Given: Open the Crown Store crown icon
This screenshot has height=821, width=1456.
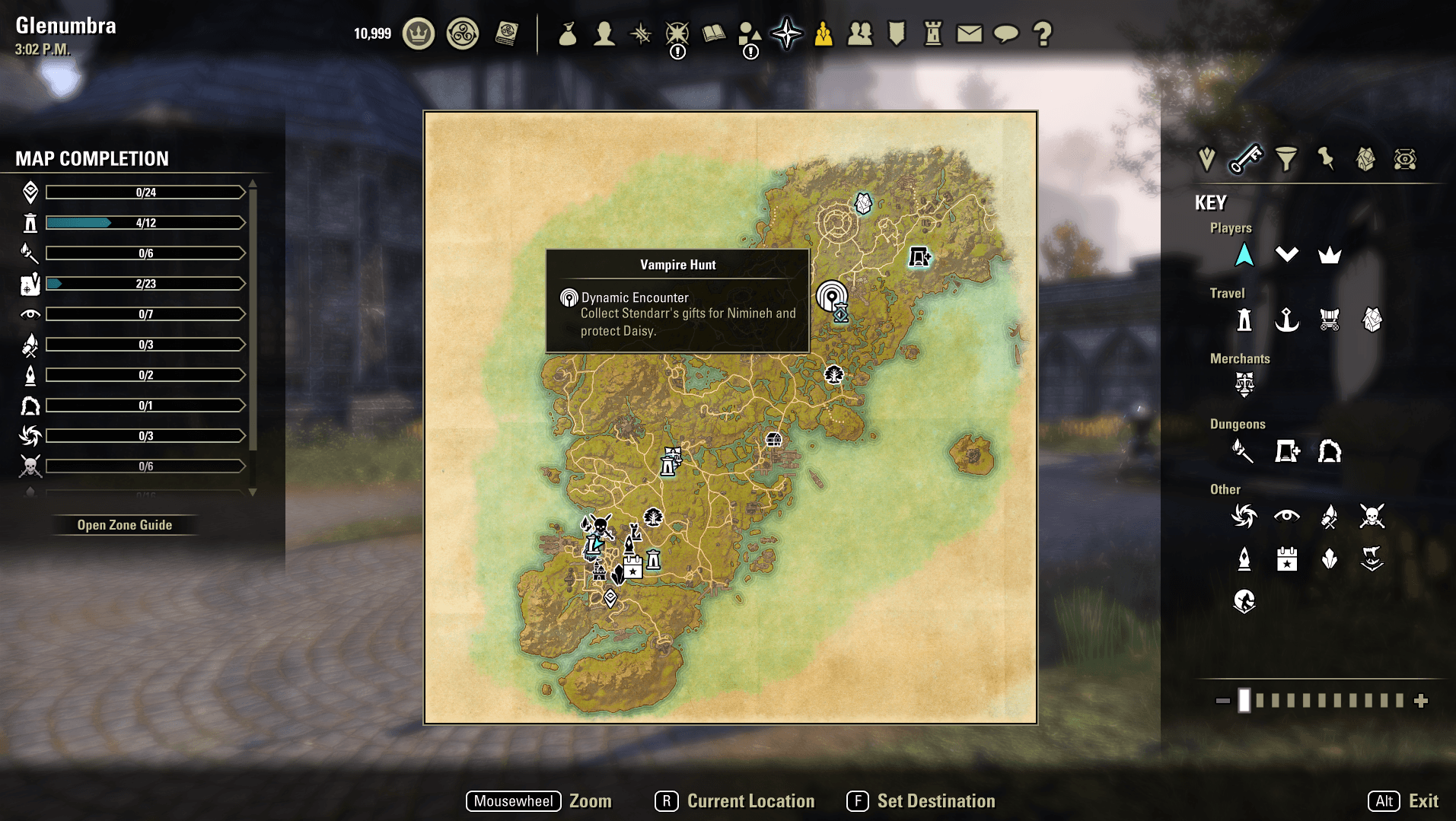Looking at the screenshot, I should click(418, 33).
